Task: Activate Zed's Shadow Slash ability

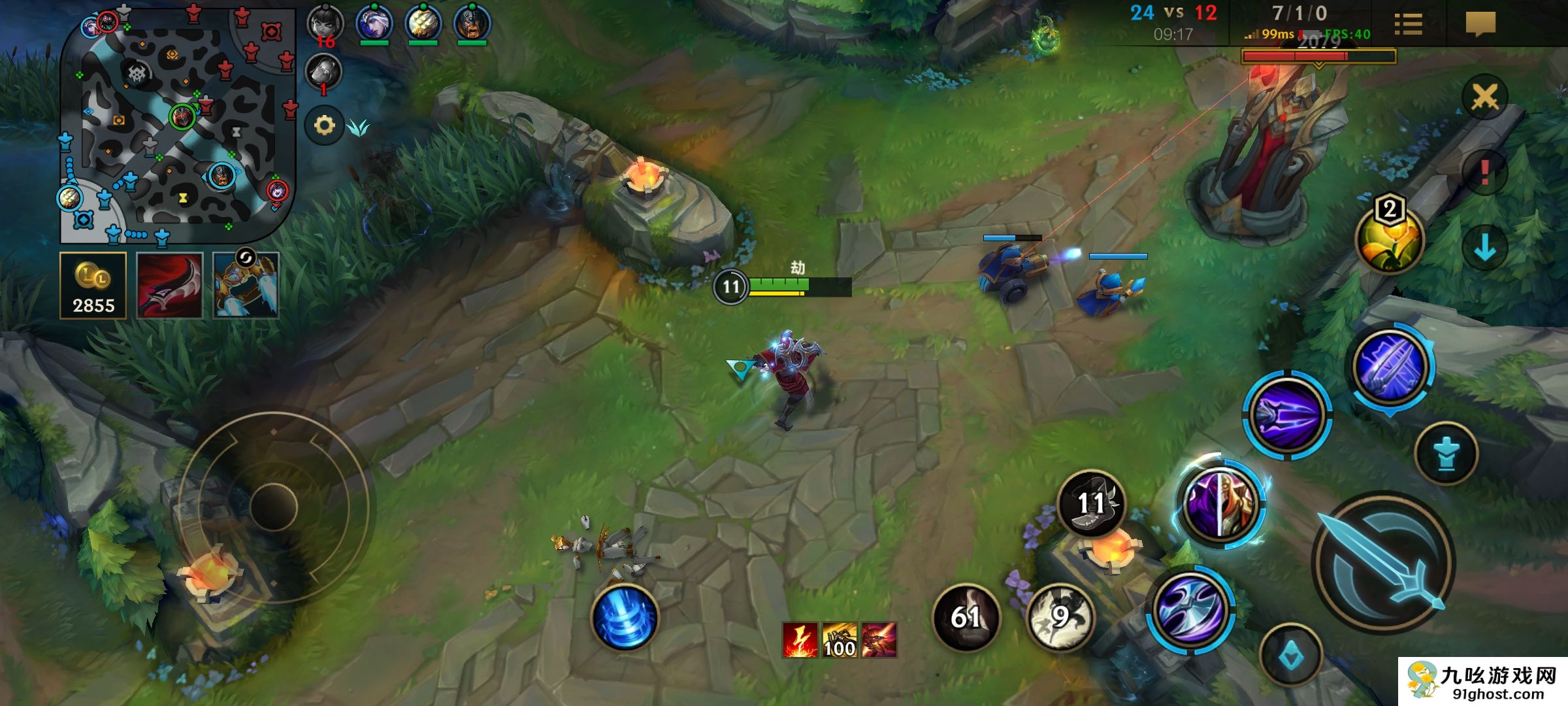Action: (x=1287, y=414)
